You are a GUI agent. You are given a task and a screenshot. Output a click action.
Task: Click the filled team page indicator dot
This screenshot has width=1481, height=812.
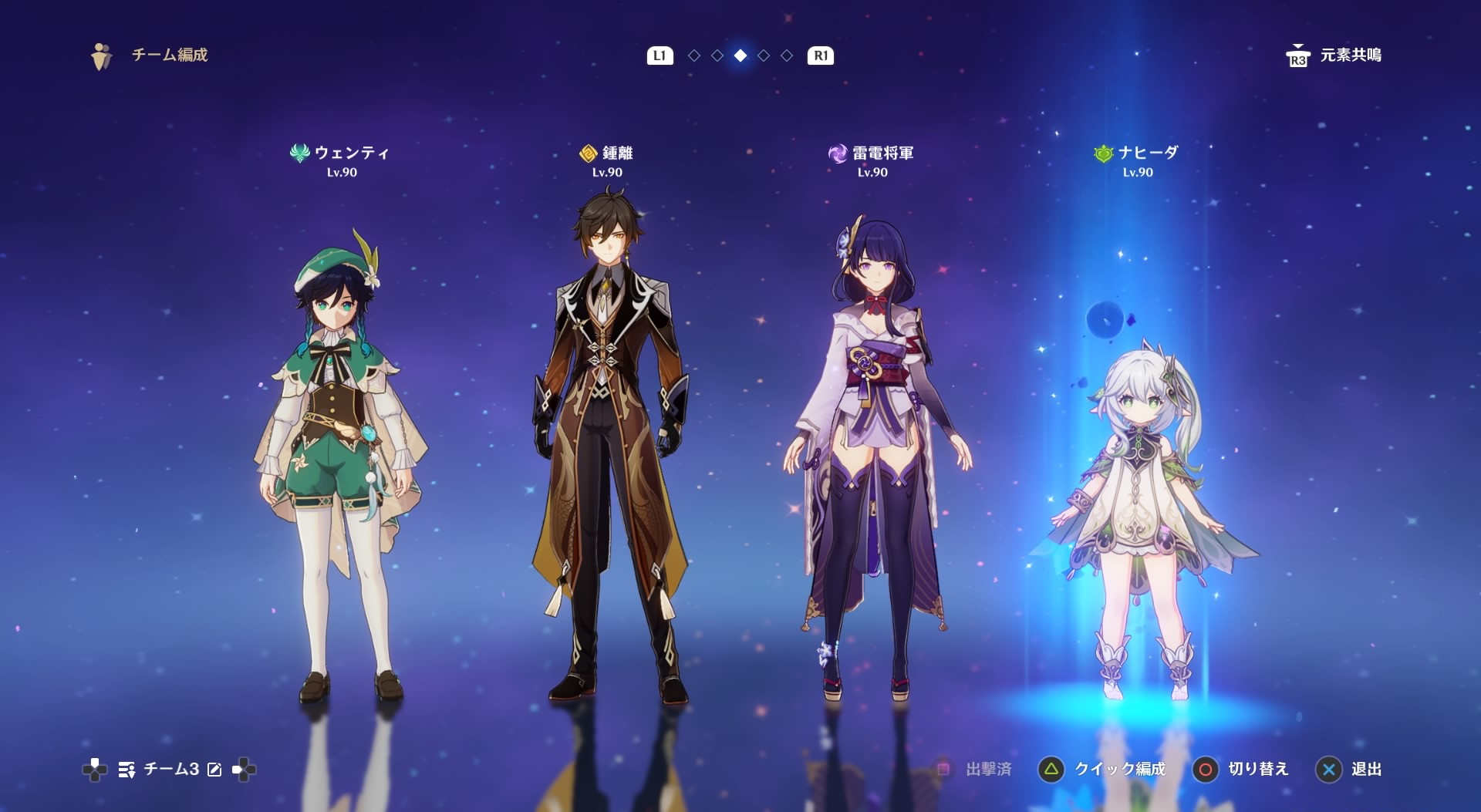pyautogui.click(x=740, y=56)
